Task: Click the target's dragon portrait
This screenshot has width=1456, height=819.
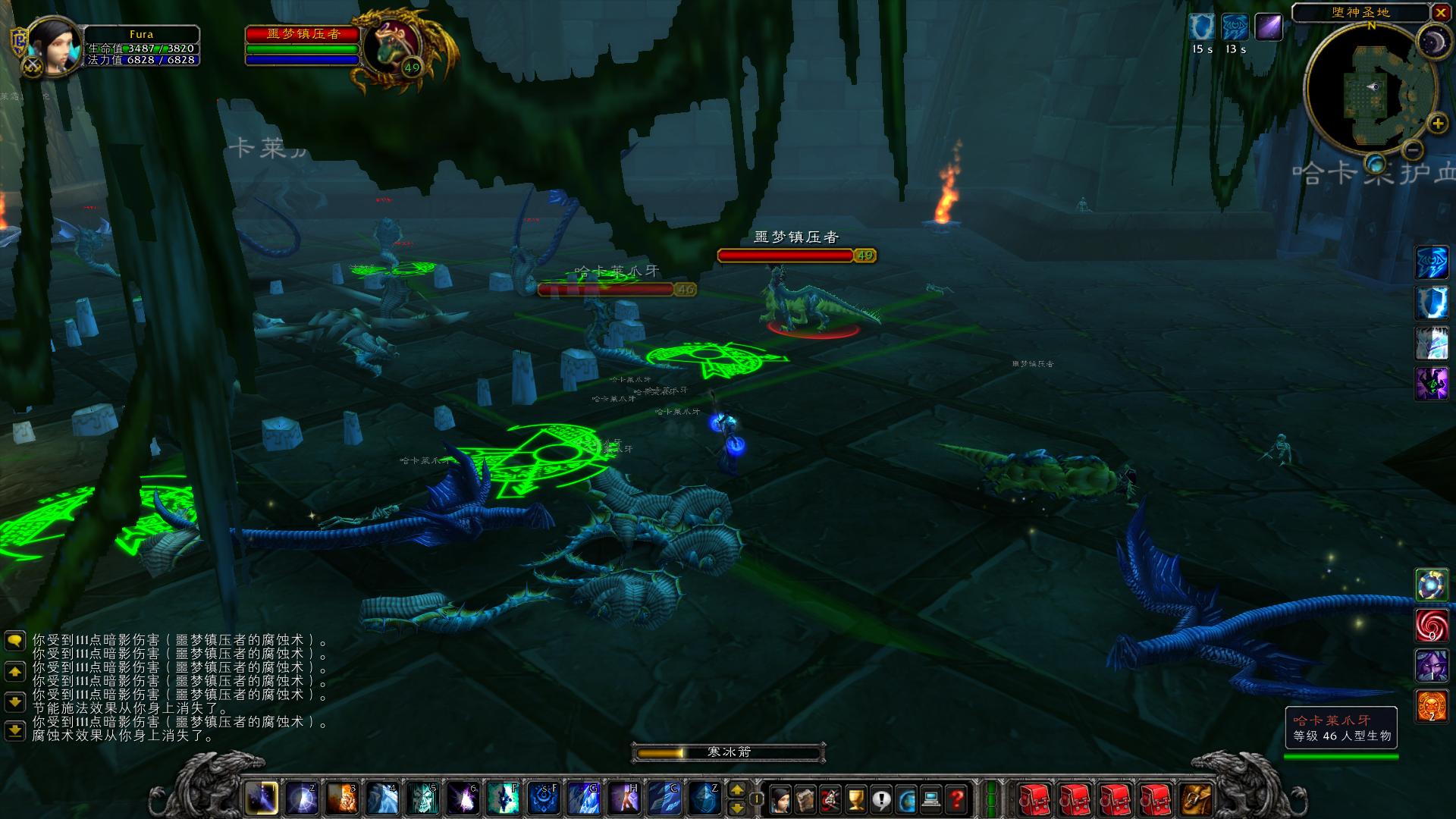Action: point(391,45)
